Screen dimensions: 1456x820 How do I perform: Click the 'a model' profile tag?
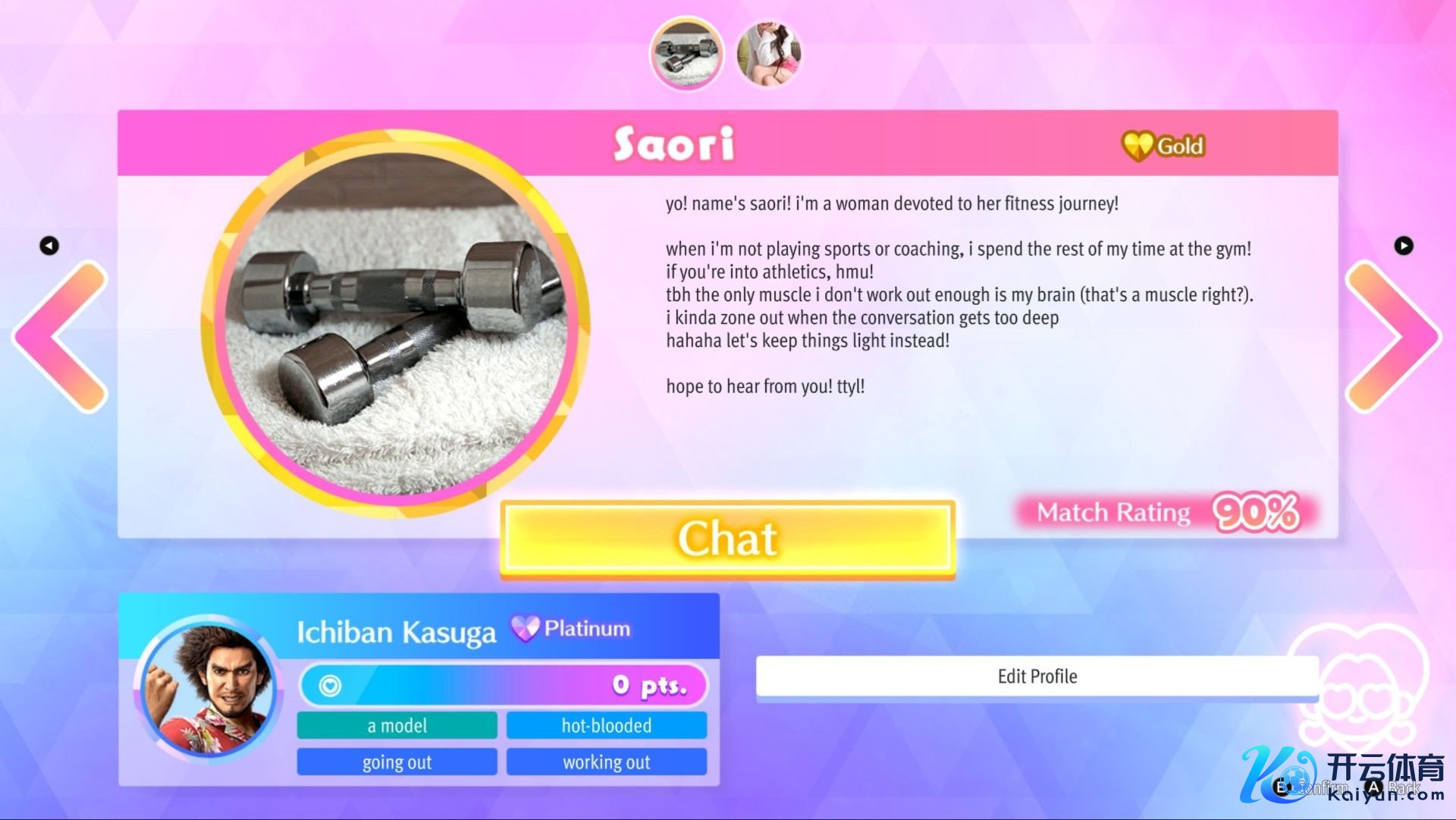(397, 725)
